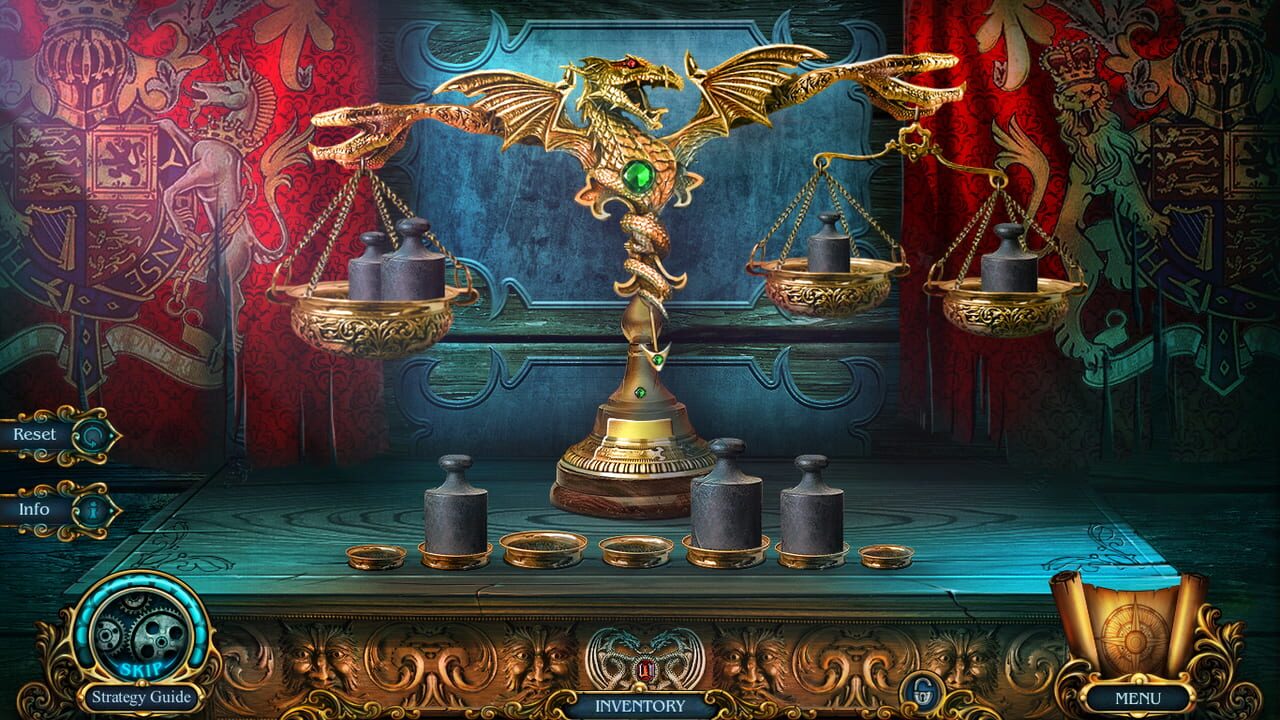Select the circular arrow Reset icon
The width and height of the screenshot is (1280, 720).
pos(95,434)
